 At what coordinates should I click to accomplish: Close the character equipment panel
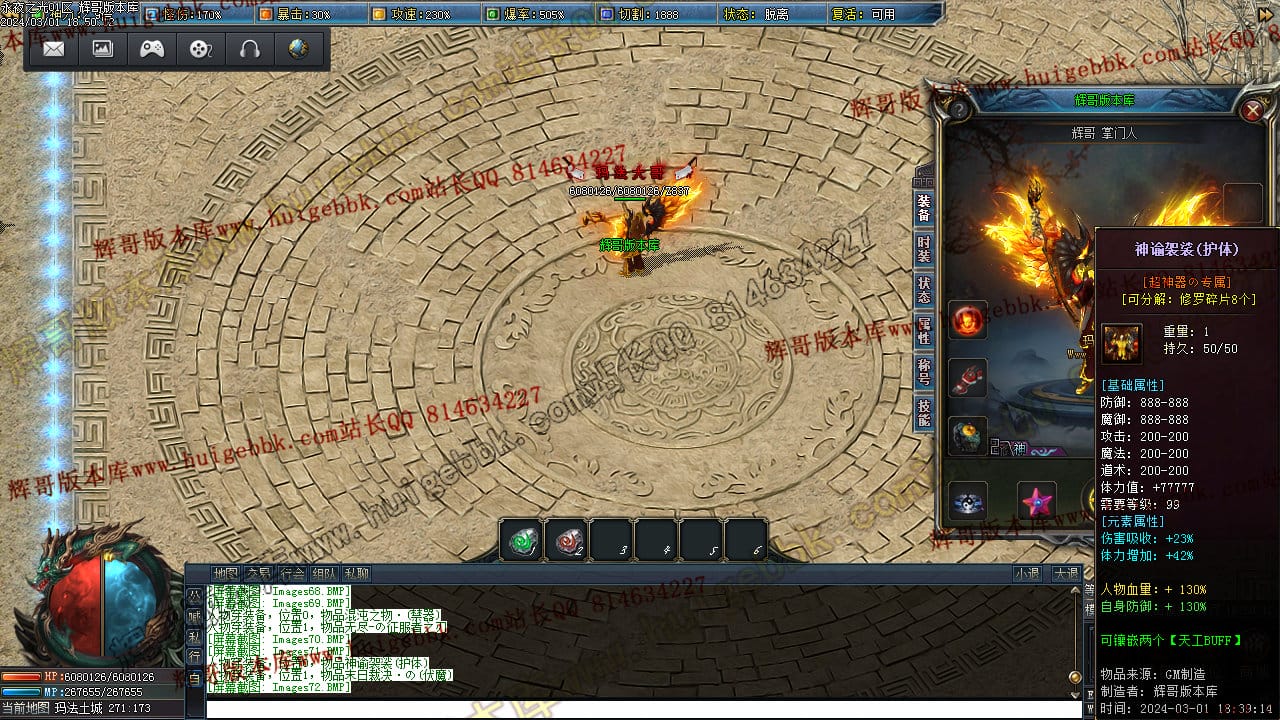point(1252,110)
